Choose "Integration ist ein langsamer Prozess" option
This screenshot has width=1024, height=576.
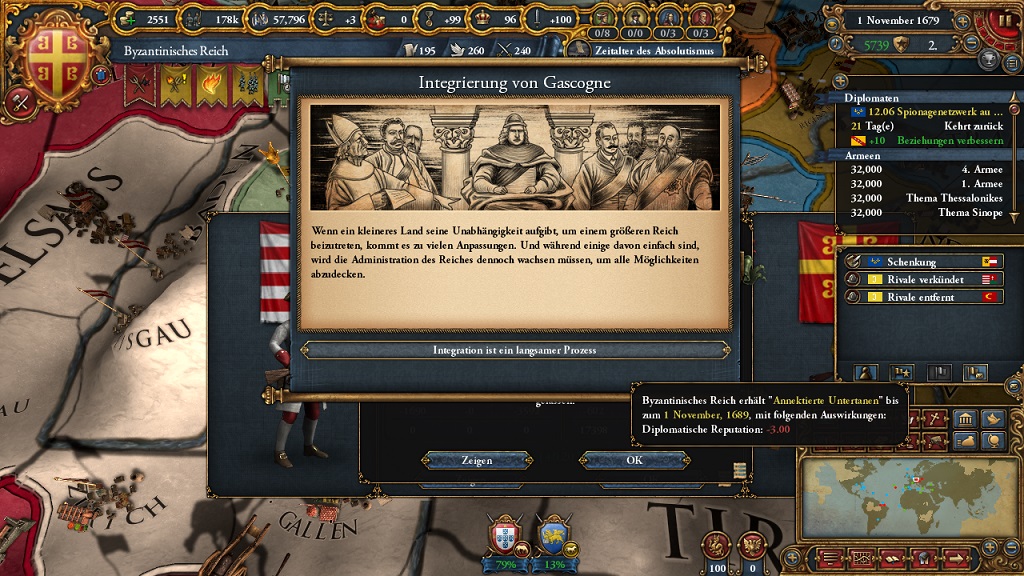pyautogui.click(x=515, y=350)
